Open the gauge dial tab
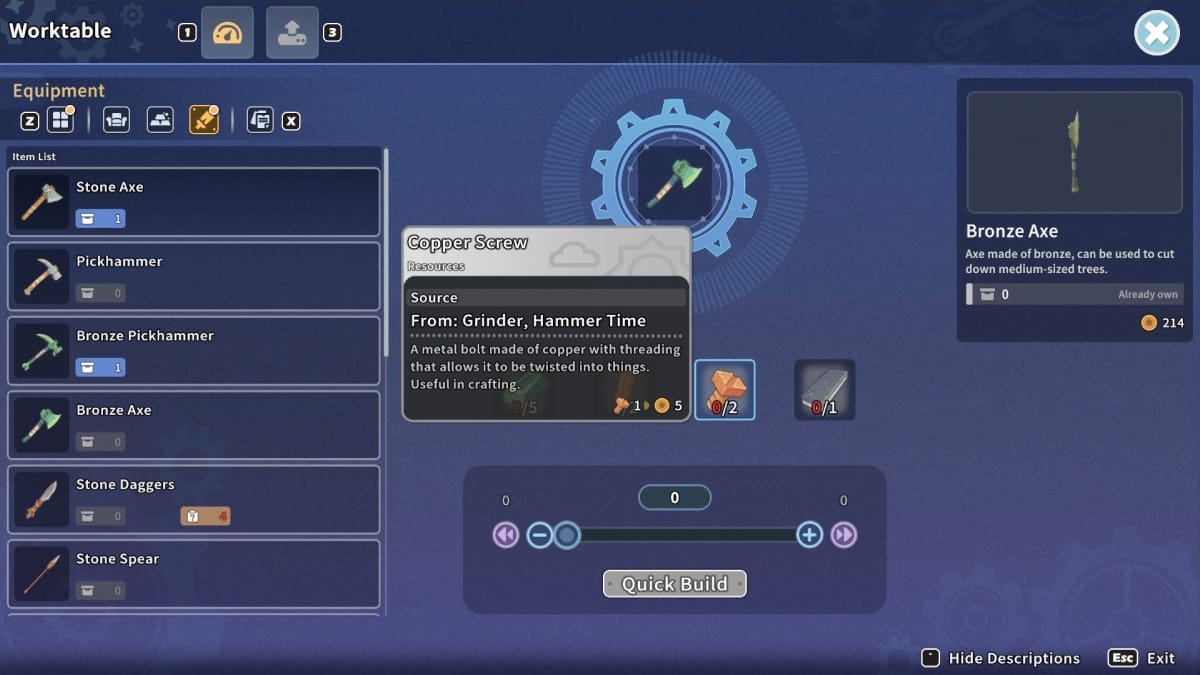The width and height of the screenshot is (1200, 675). [227, 33]
